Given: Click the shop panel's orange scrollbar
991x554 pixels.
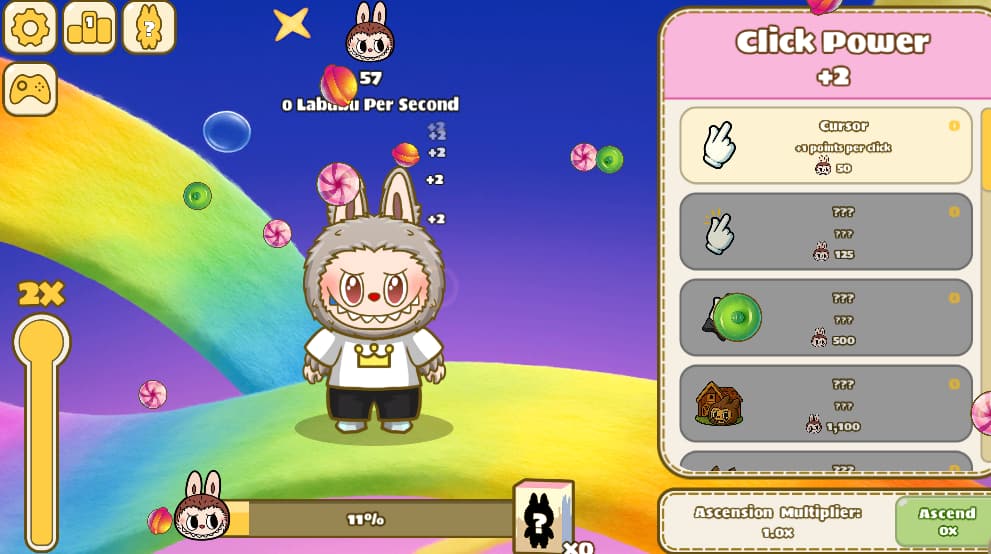Looking at the screenshot, I should coord(985,150).
